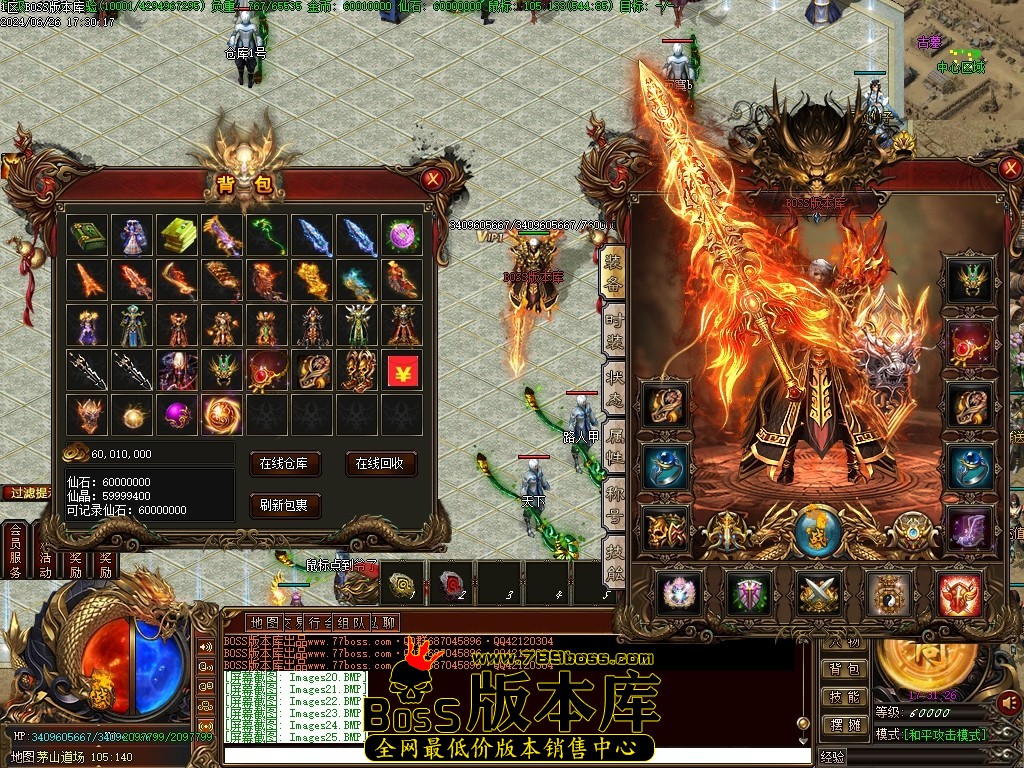The image size is (1024, 768).
Task: Select the equipped dragon helmet slot
Action: (968, 279)
